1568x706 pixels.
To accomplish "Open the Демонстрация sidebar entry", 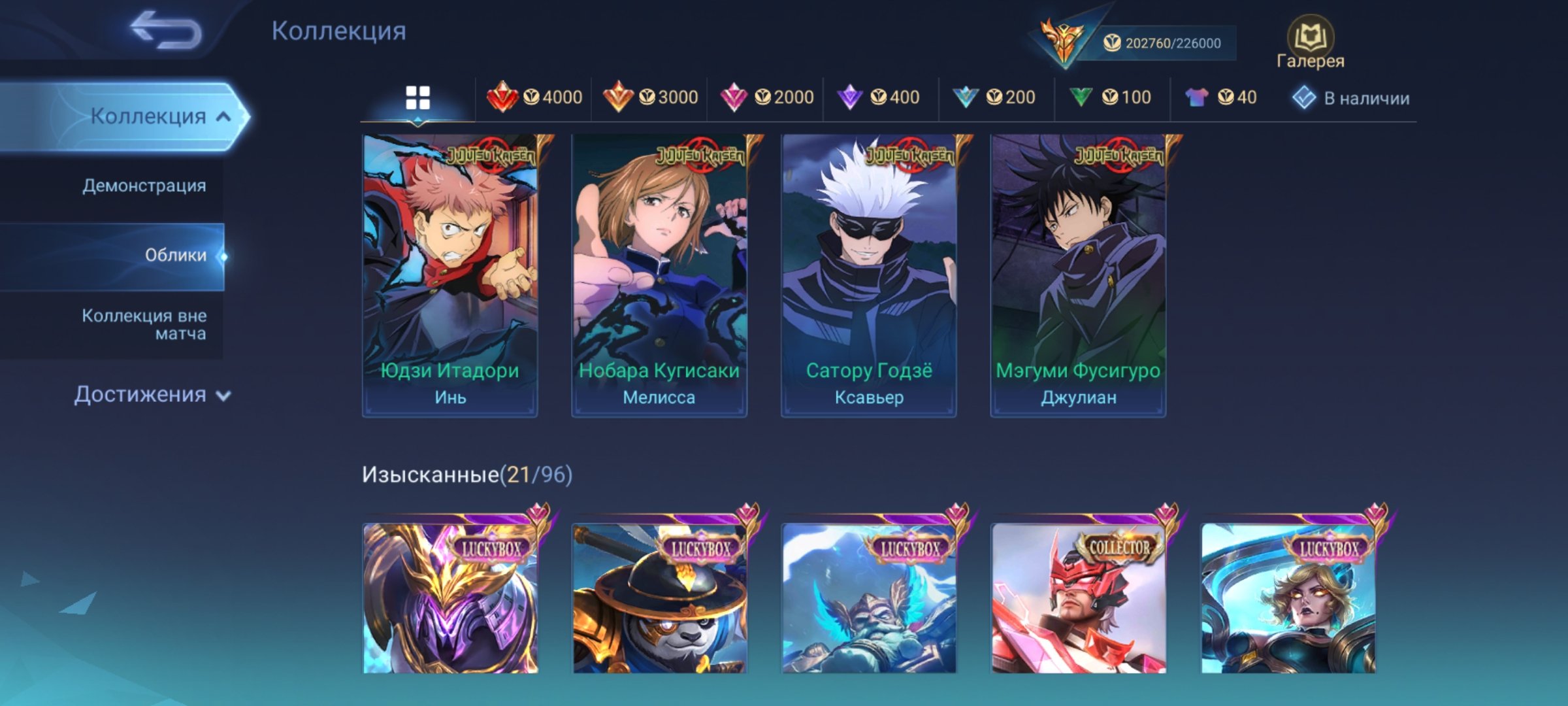I will pyautogui.click(x=144, y=186).
